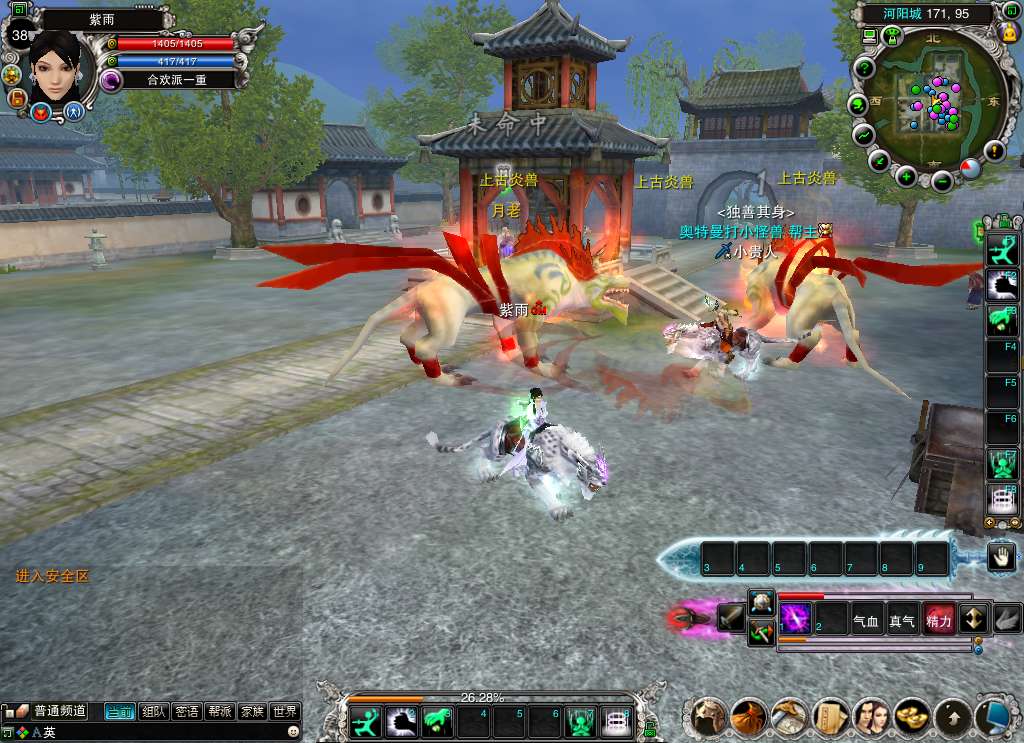
Task: Use the 真气 mana potion slot
Action: [x=902, y=620]
